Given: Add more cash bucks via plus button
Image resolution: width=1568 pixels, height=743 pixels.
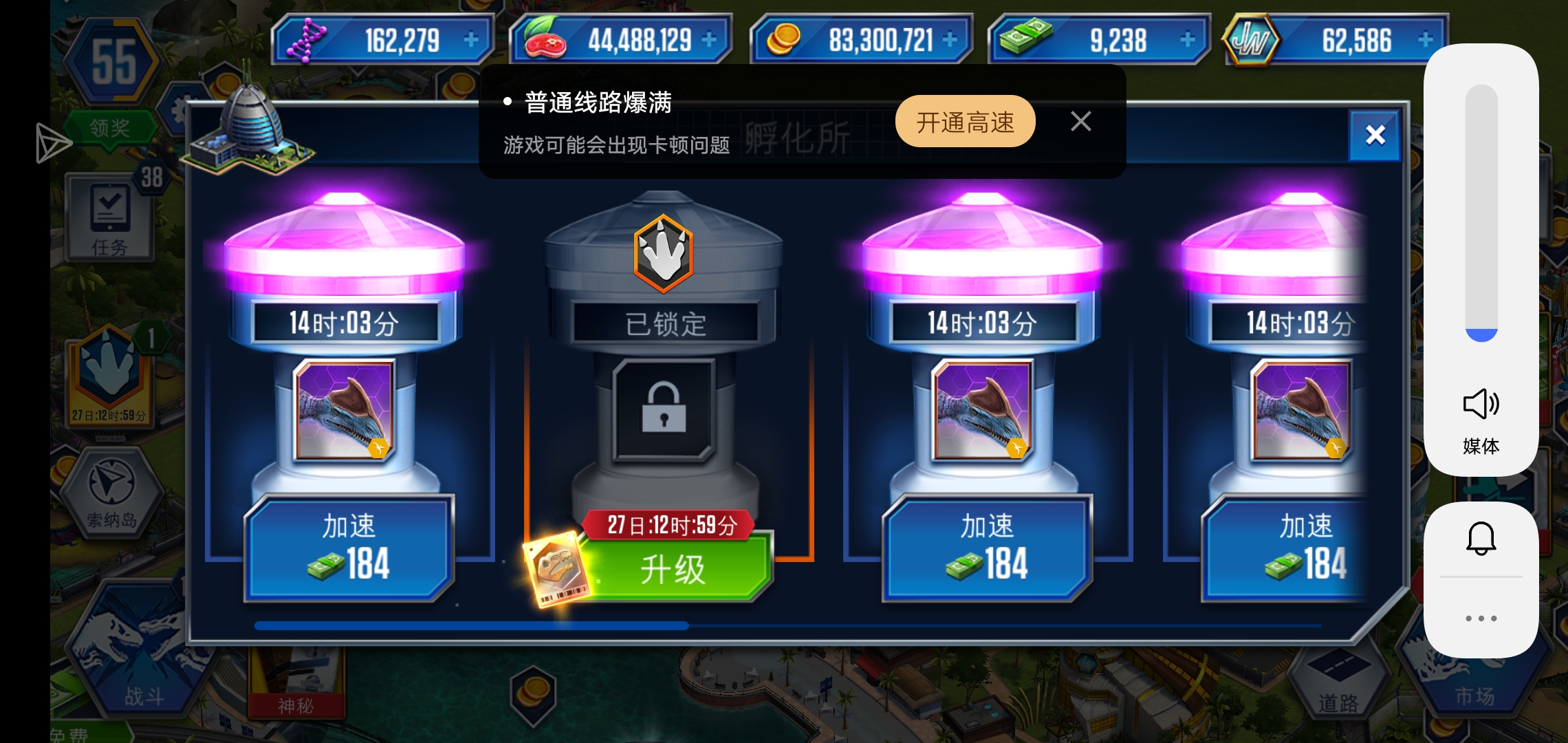Looking at the screenshot, I should click(1188, 40).
